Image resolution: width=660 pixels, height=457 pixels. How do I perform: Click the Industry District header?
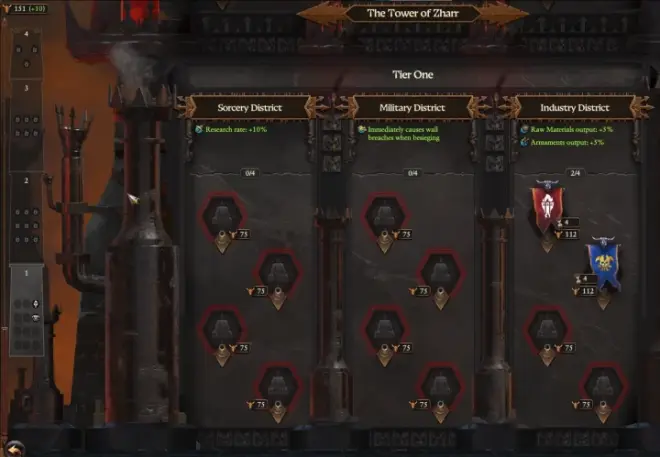pos(576,107)
